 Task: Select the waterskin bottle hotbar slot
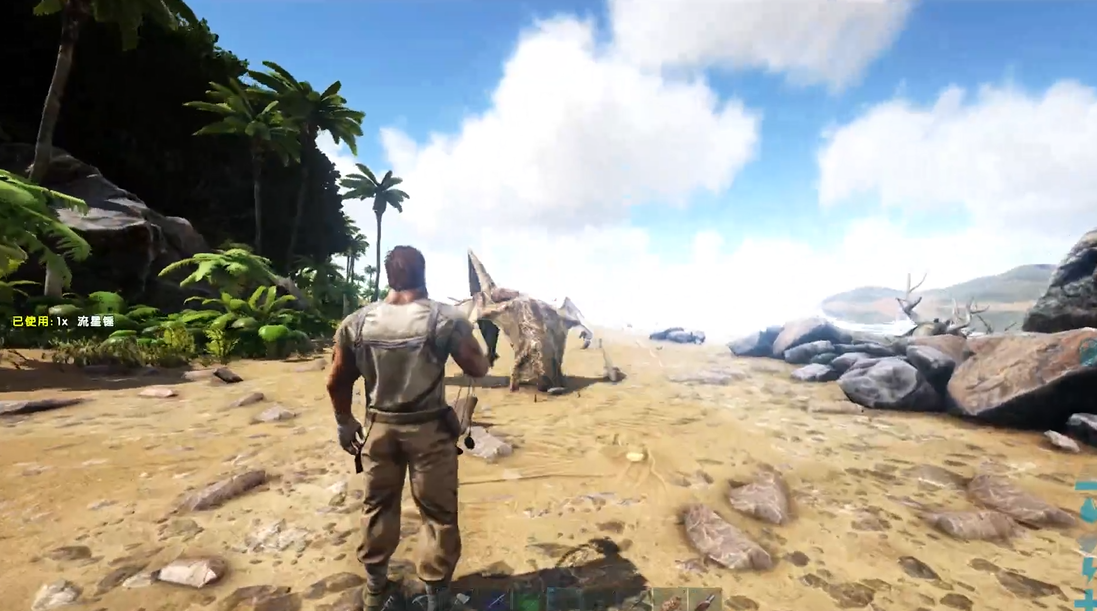pos(705,601)
